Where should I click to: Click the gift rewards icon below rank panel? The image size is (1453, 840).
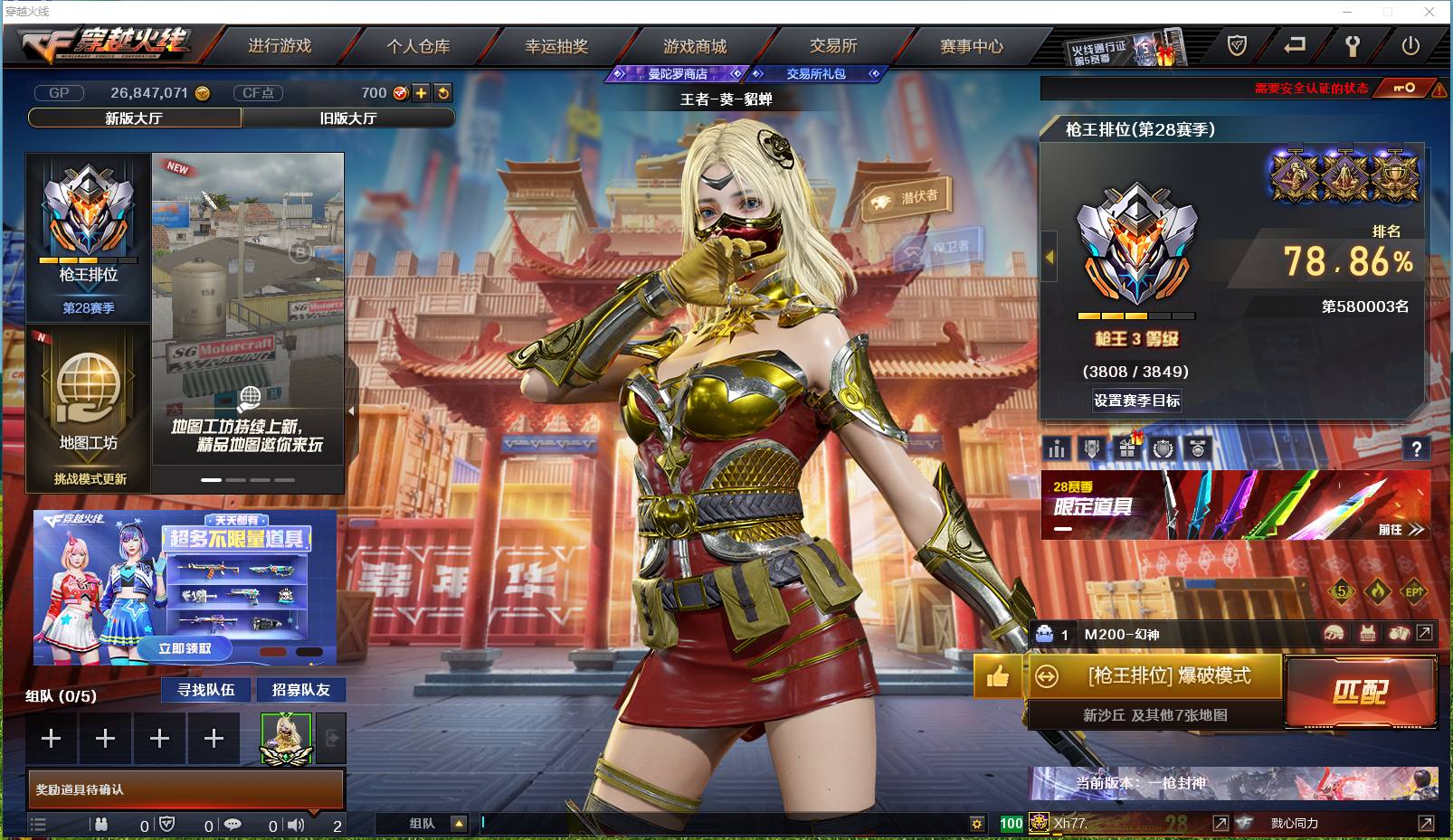1125,448
